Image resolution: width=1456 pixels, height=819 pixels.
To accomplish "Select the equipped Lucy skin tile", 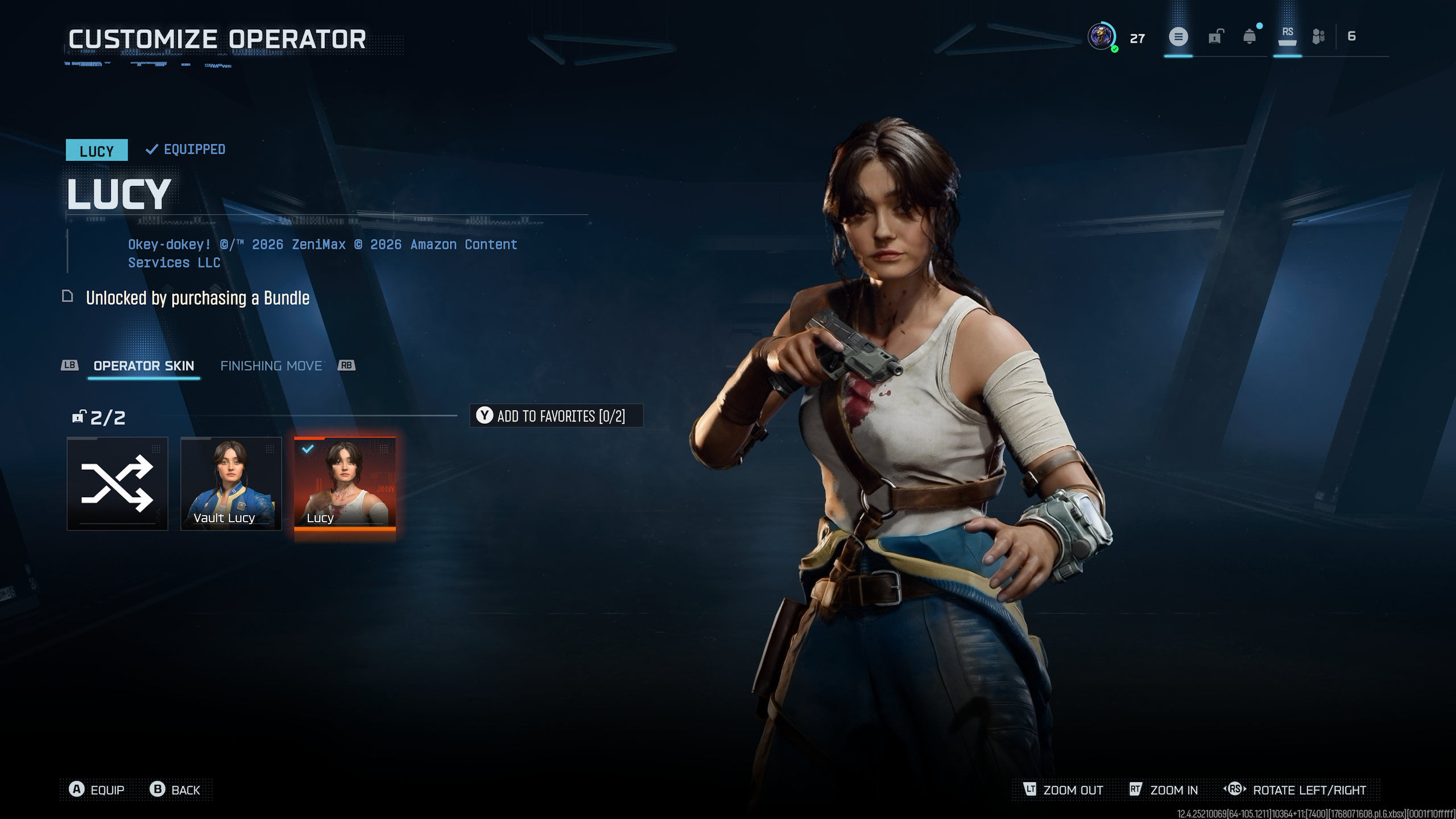I will click(x=345, y=483).
